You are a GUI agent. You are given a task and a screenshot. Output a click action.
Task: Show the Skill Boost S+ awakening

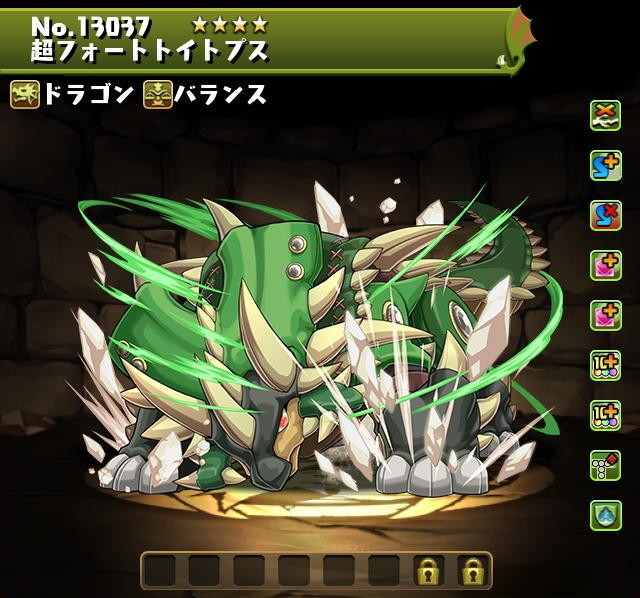[x=602, y=164]
